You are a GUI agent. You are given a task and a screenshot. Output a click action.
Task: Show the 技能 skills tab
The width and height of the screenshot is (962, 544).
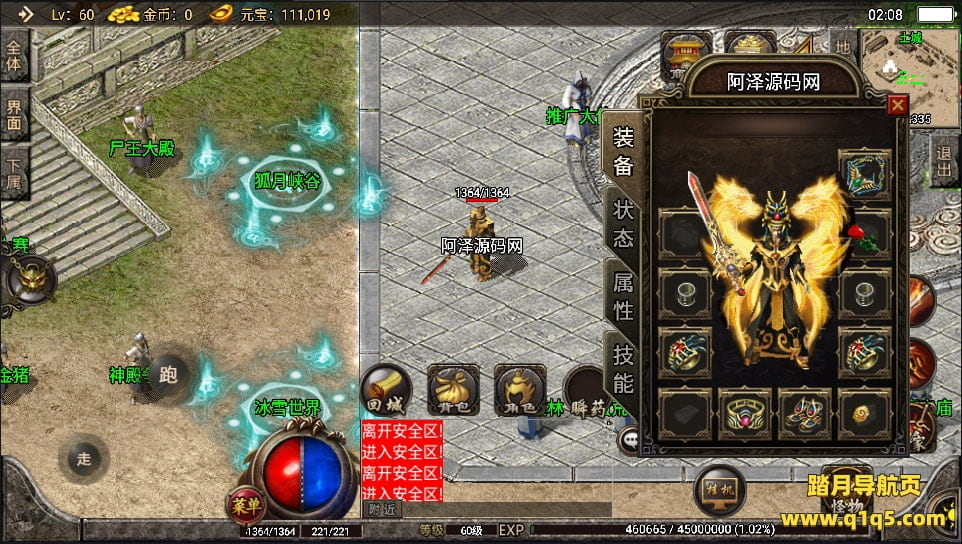623,367
